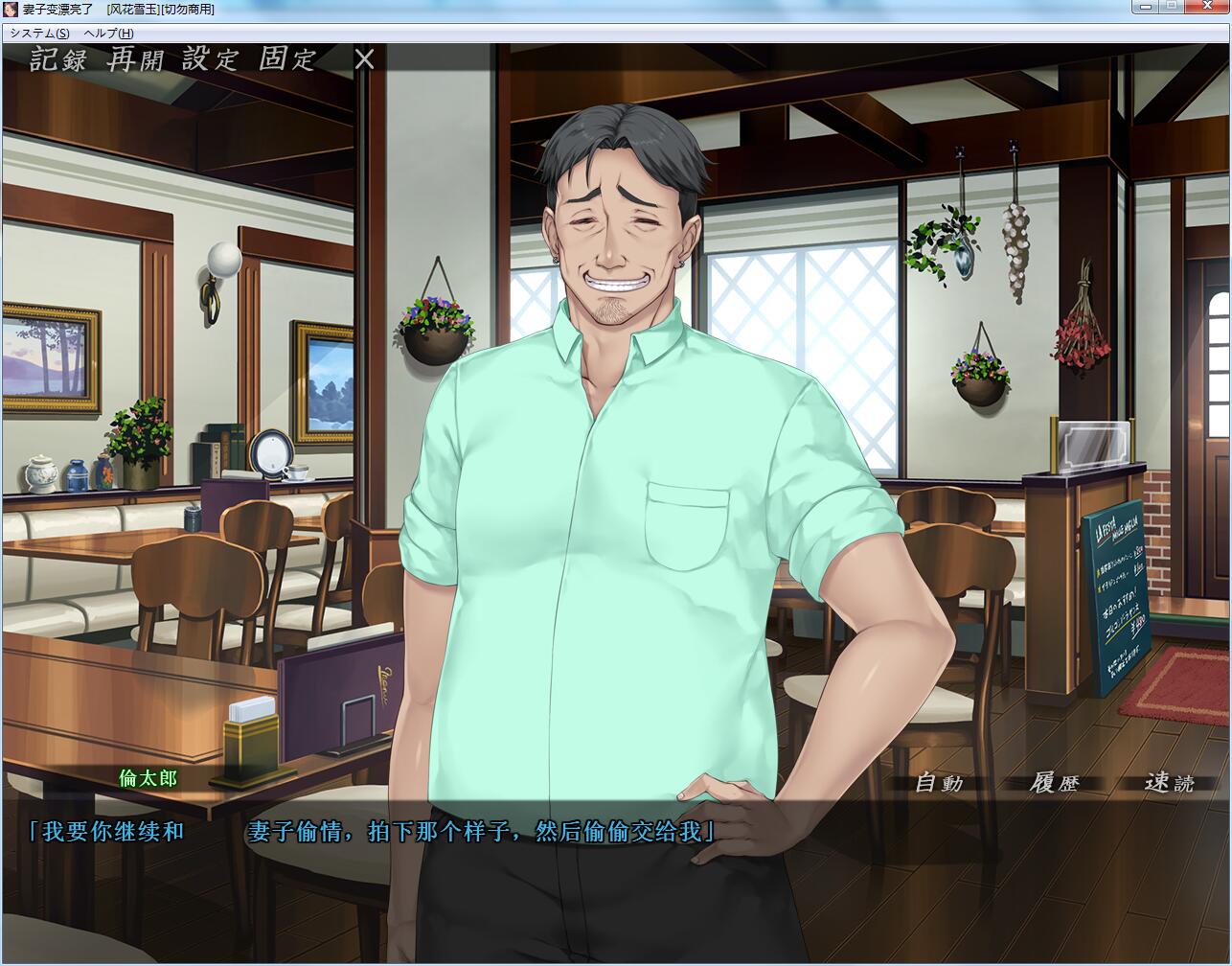The image size is (1232, 966).
Task: Close the game window
Action: tap(1206, 7)
